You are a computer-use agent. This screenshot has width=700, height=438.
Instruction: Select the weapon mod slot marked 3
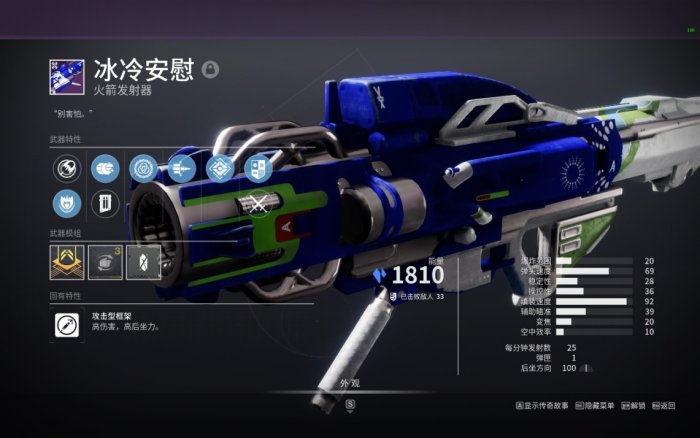pos(105,263)
